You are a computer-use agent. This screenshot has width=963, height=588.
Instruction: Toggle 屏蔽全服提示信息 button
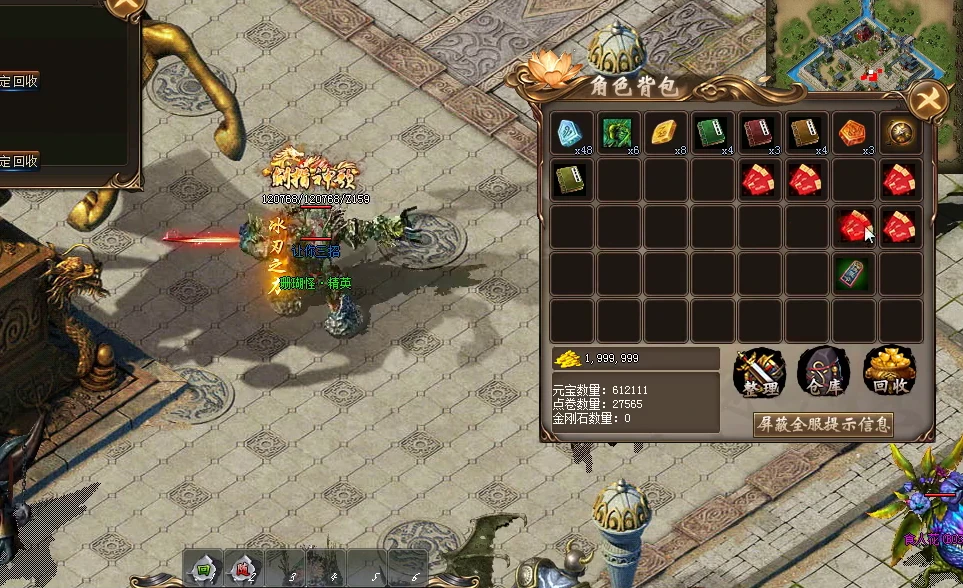click(x=822, y=424)
